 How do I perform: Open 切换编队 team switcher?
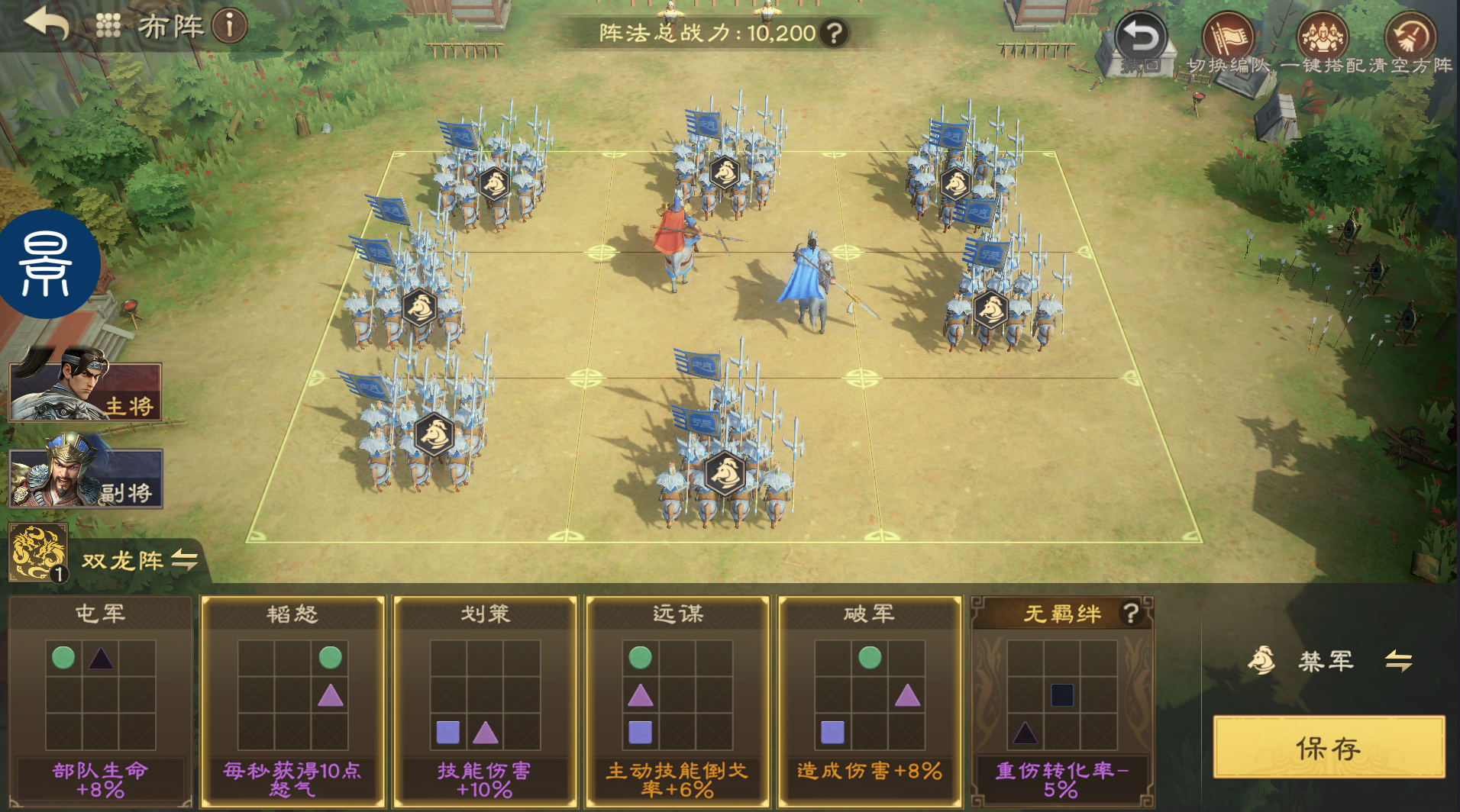1229,43
